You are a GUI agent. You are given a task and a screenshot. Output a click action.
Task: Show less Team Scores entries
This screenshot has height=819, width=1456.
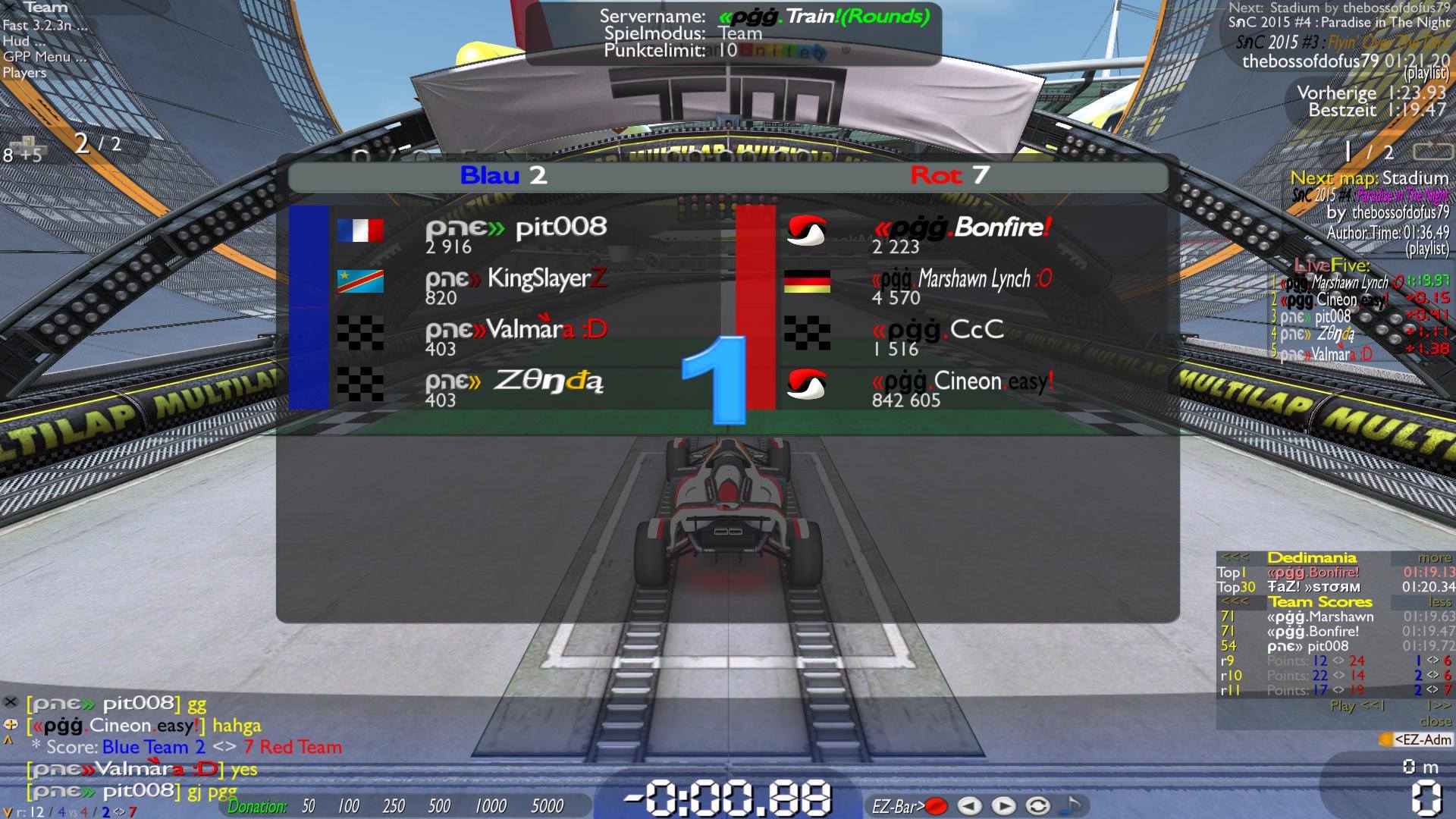click(x=1439, y=602)
